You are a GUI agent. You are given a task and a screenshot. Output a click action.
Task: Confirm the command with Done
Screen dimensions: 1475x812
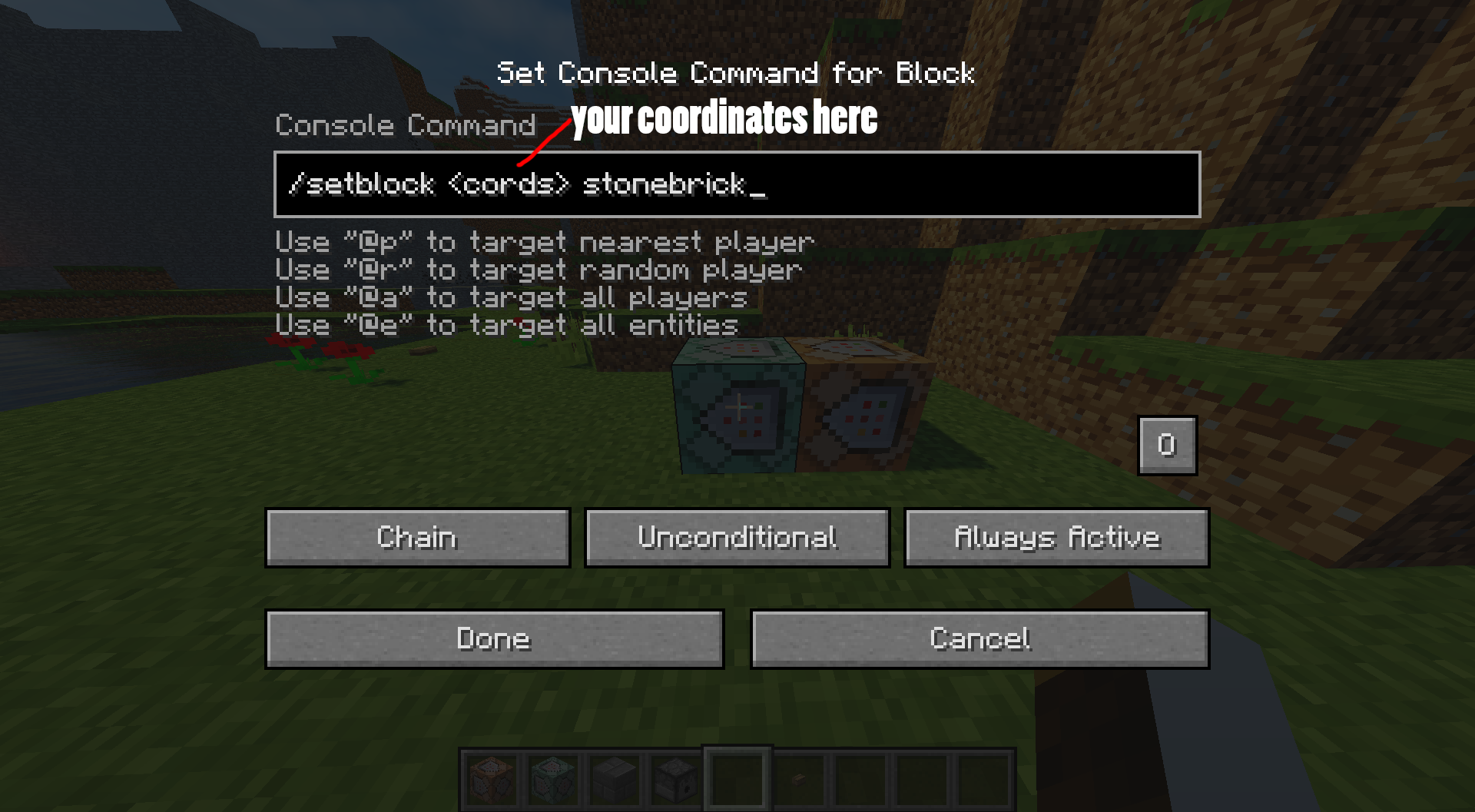[493, 638]
